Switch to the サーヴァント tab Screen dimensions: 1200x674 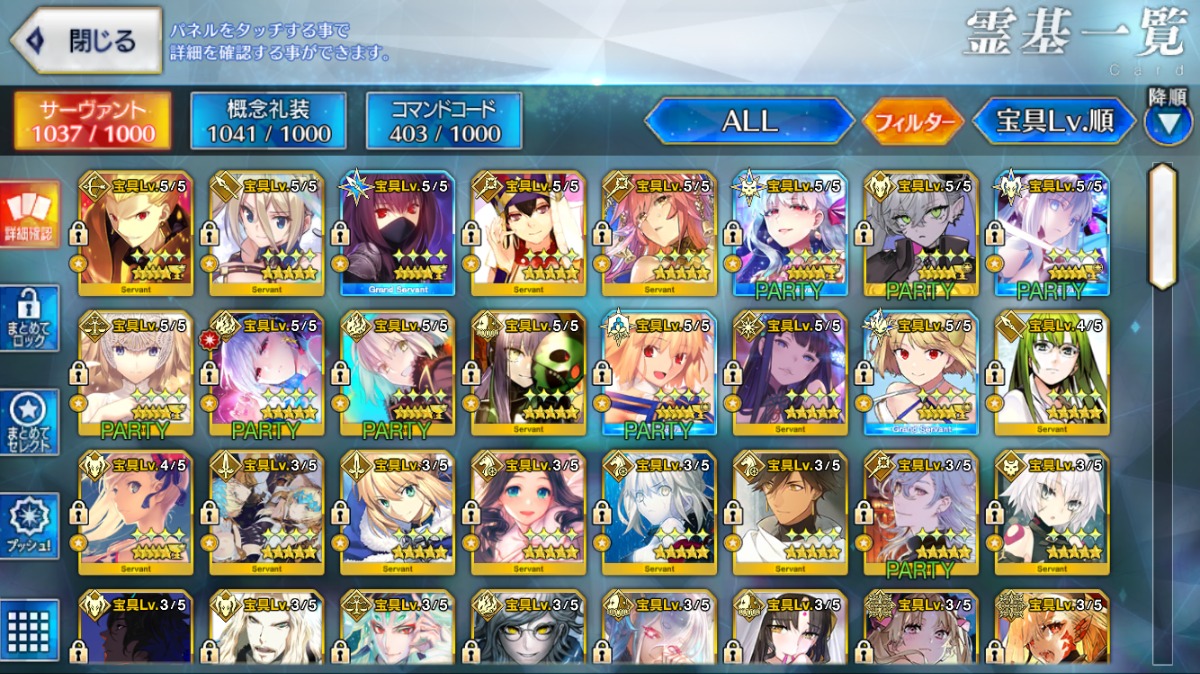coord(91,122)
